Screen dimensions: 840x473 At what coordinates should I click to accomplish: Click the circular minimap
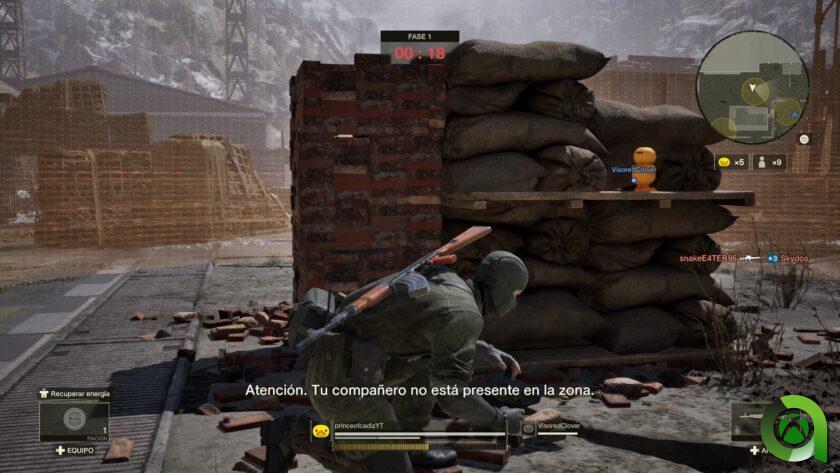coord(752,85)
